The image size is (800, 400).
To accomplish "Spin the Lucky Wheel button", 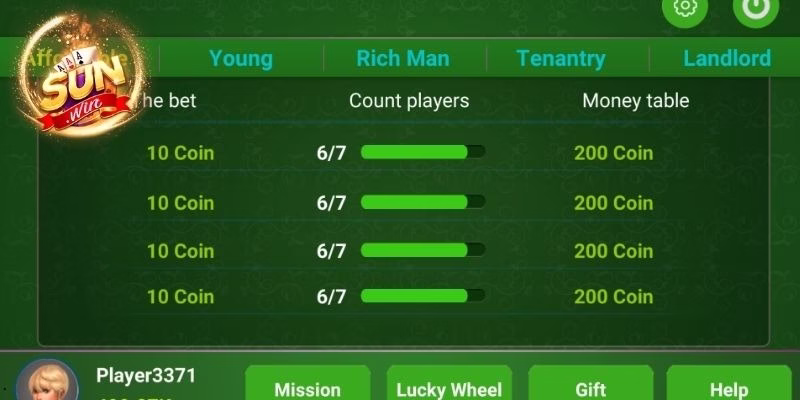I will [x=449, y=385].
